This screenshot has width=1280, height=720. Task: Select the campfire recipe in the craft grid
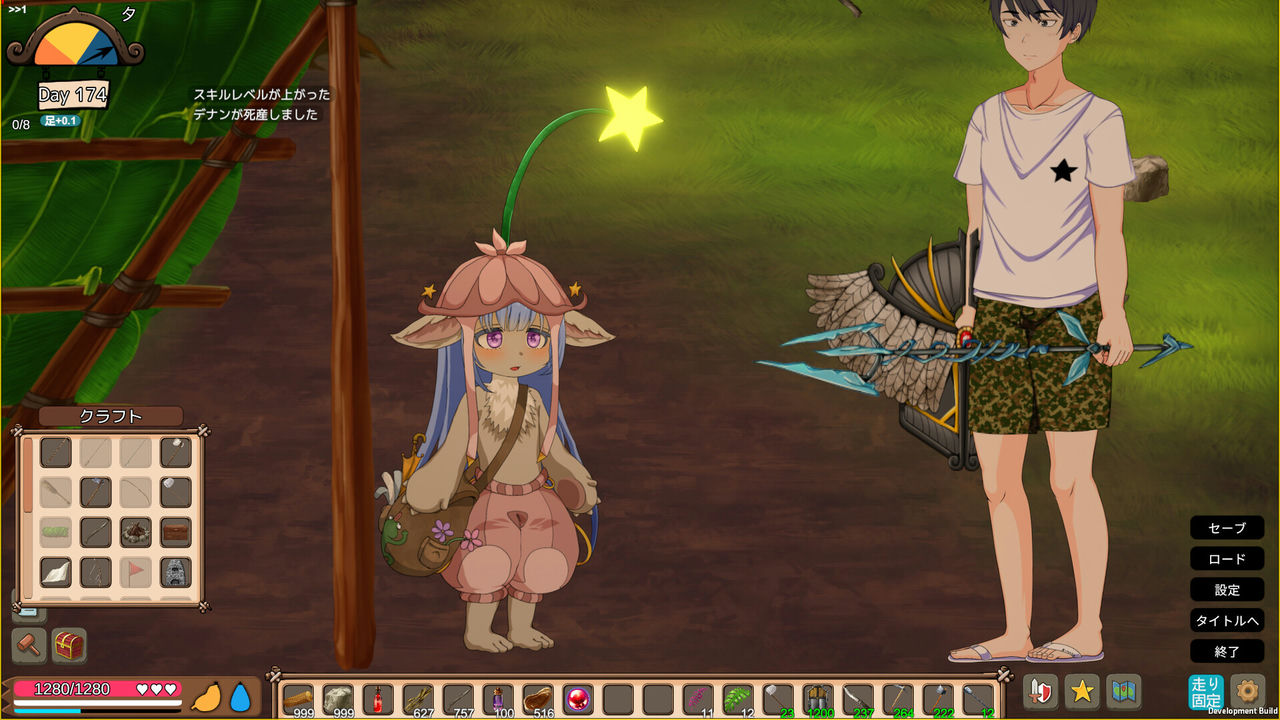[x=134, y=531]
